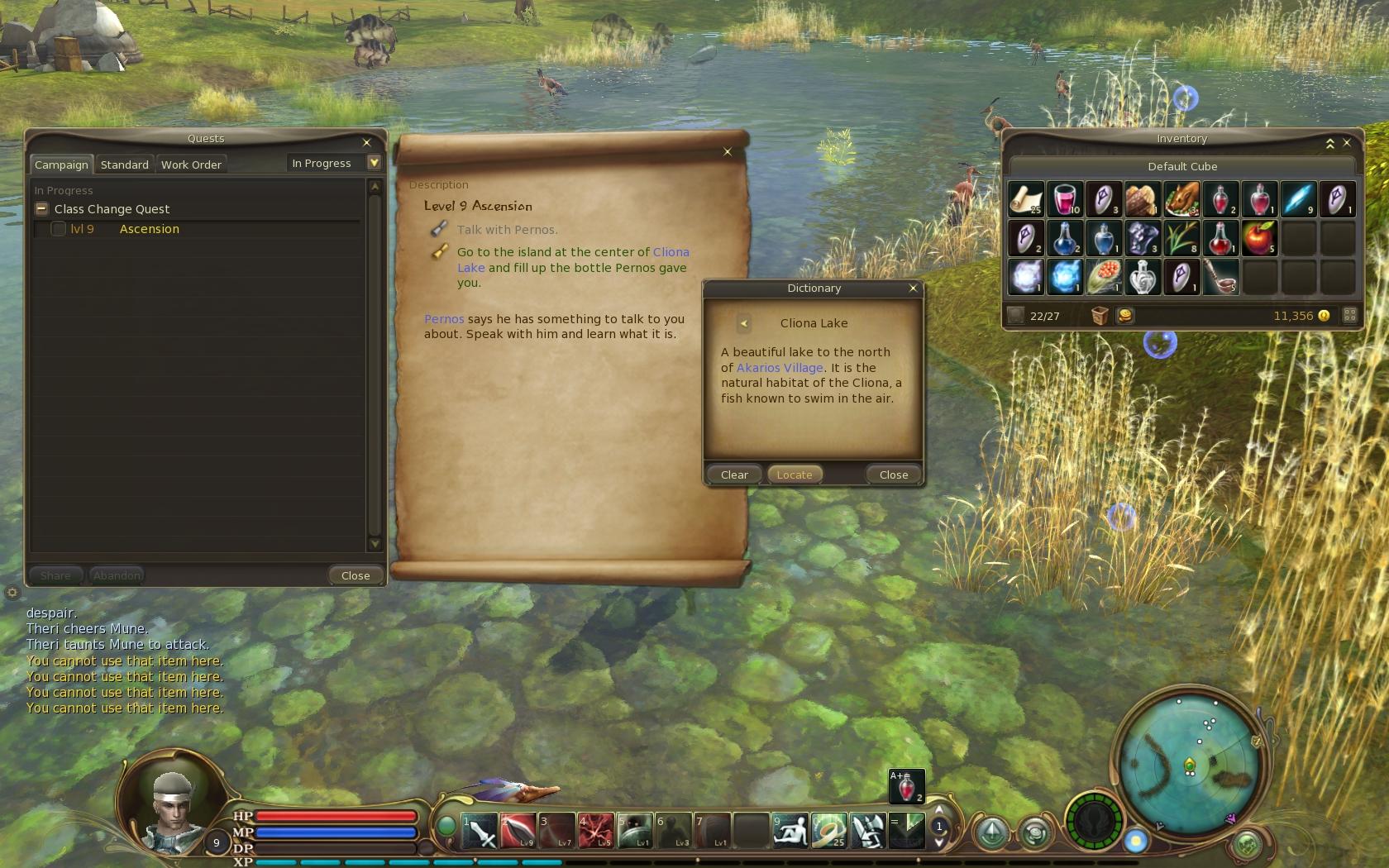
Task: Close the Quests window with bottom button
Action: pyautogui.click(x=356, y=575)
